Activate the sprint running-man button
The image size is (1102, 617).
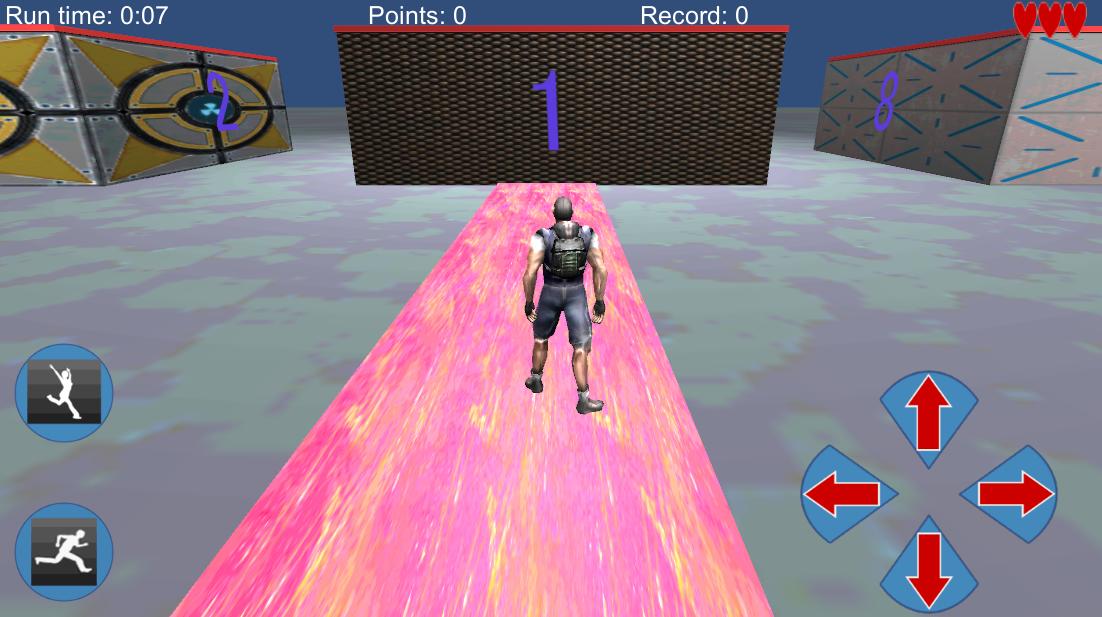[x=64, y=551]
